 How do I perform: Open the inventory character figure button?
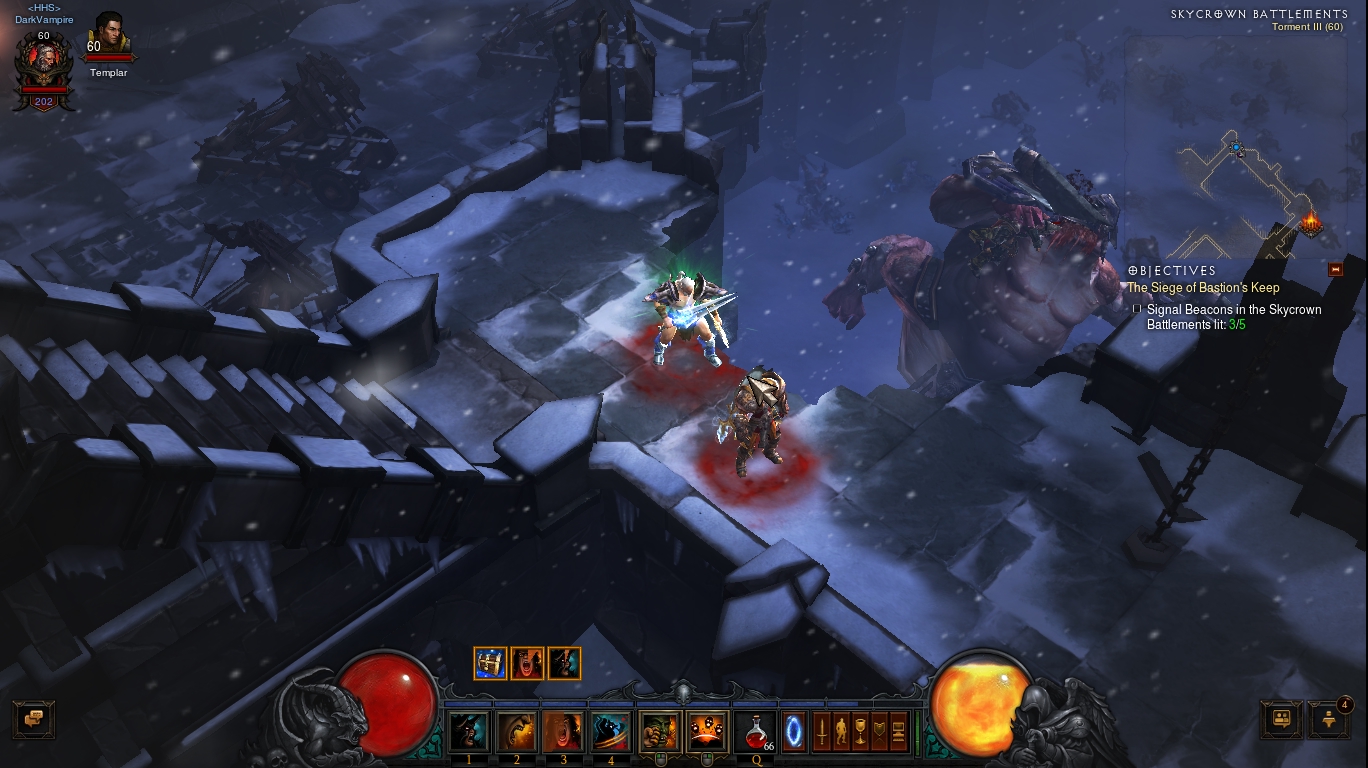[x=841, y=731]
